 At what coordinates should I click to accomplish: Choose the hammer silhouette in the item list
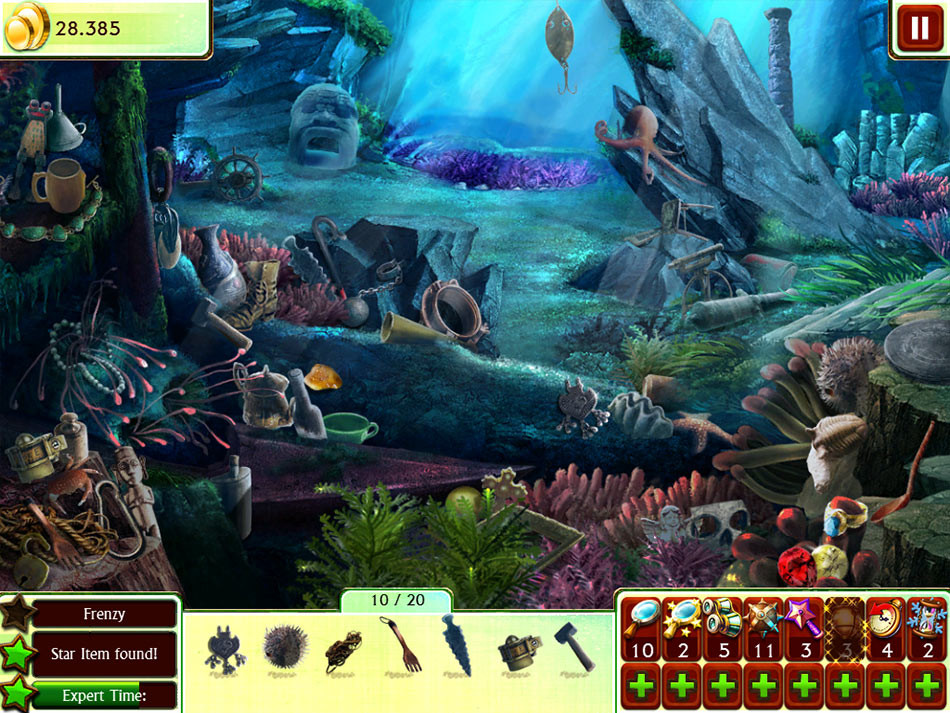coord(574,647)
